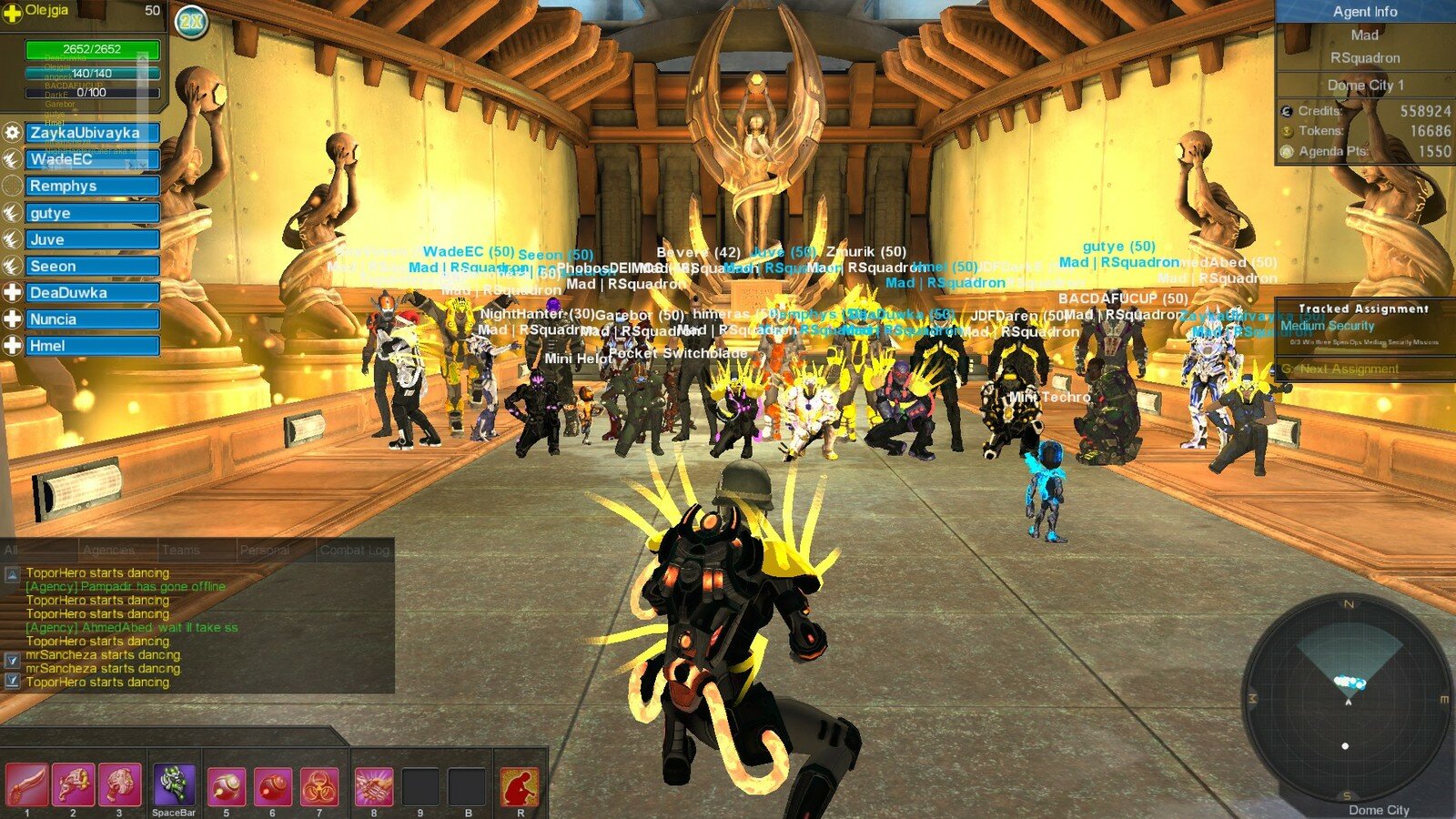The image size is (1456, 819).
Task: Click the Next Assignment button
Action: (1349, 369)
